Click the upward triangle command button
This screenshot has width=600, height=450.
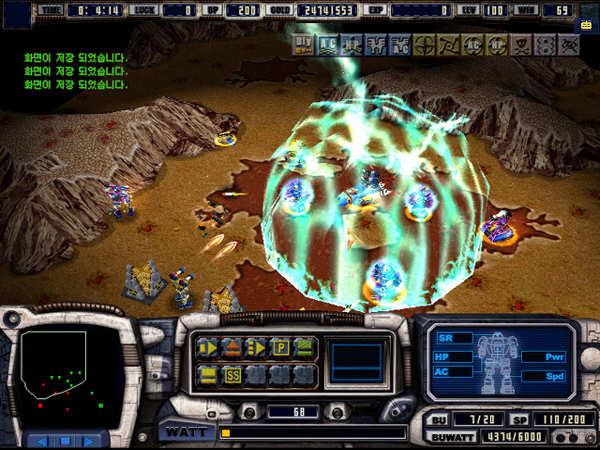pyautogui.click(x=232, y=348)
